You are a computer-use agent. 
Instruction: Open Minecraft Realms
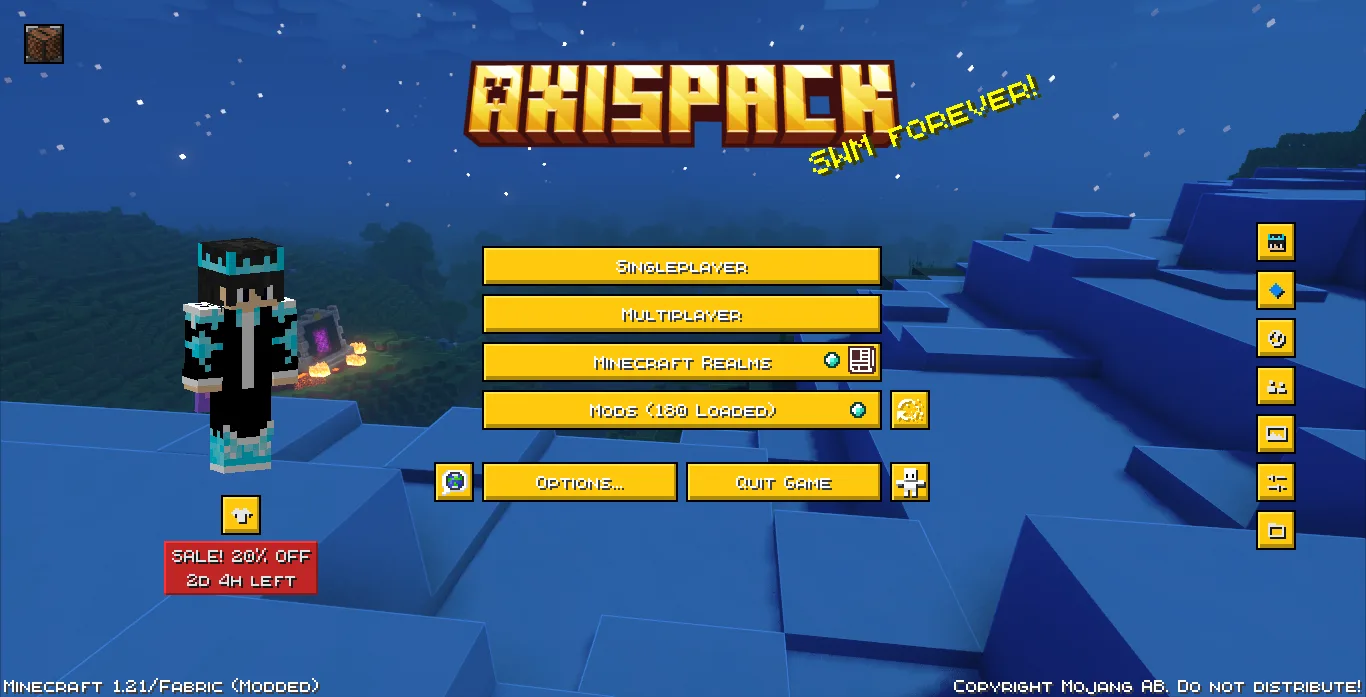pos(681,363)
